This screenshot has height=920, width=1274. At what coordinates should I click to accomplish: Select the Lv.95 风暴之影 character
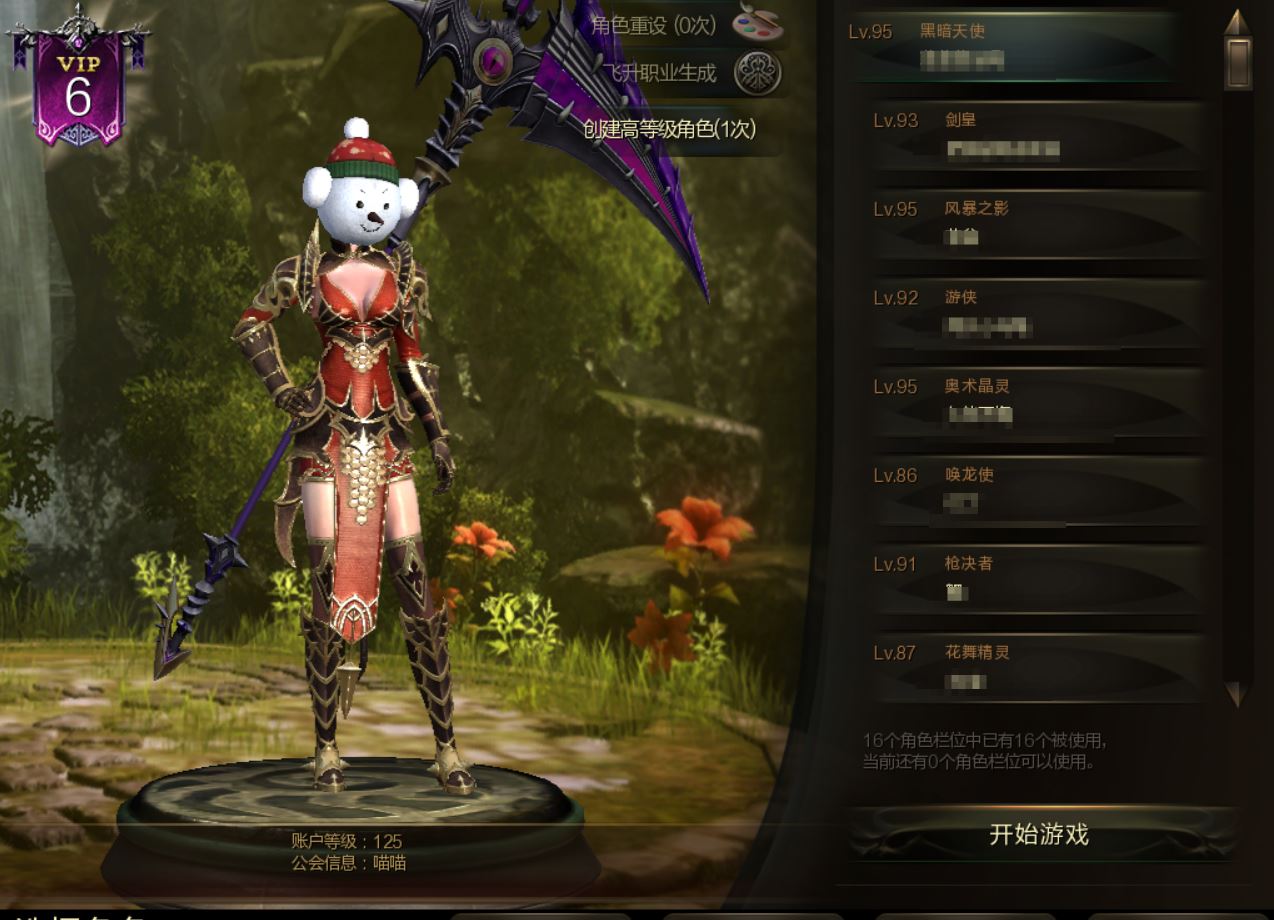pyautogui.click(x=1038, y=224)
